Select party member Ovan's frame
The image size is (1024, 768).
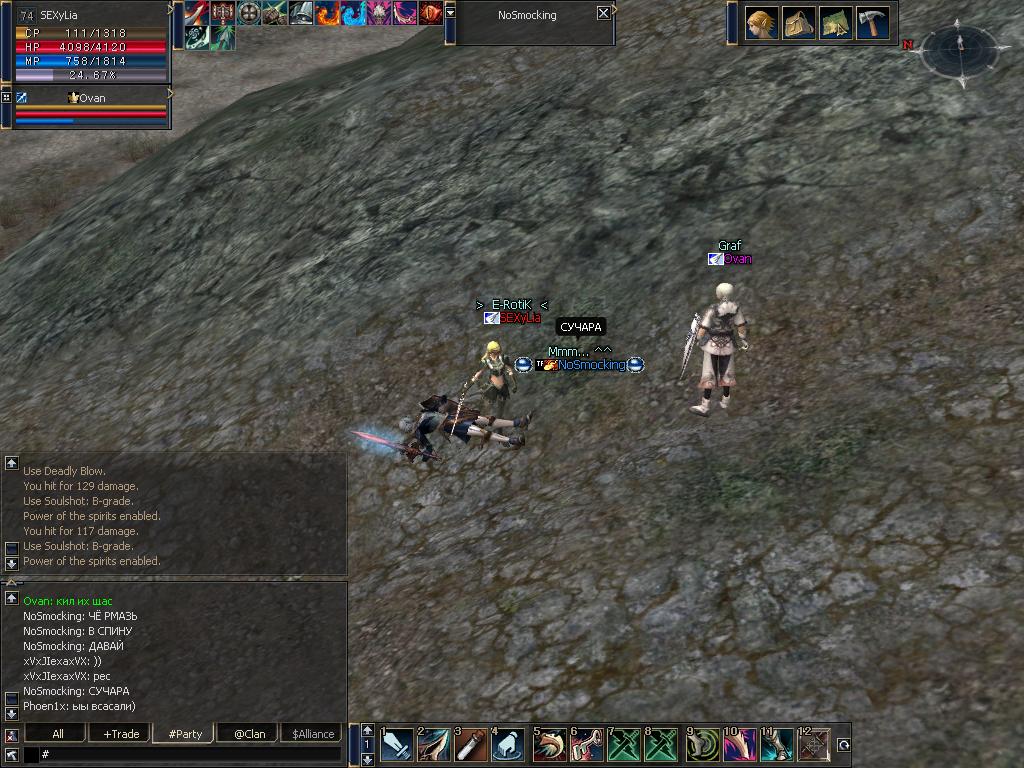pos(92,108)
